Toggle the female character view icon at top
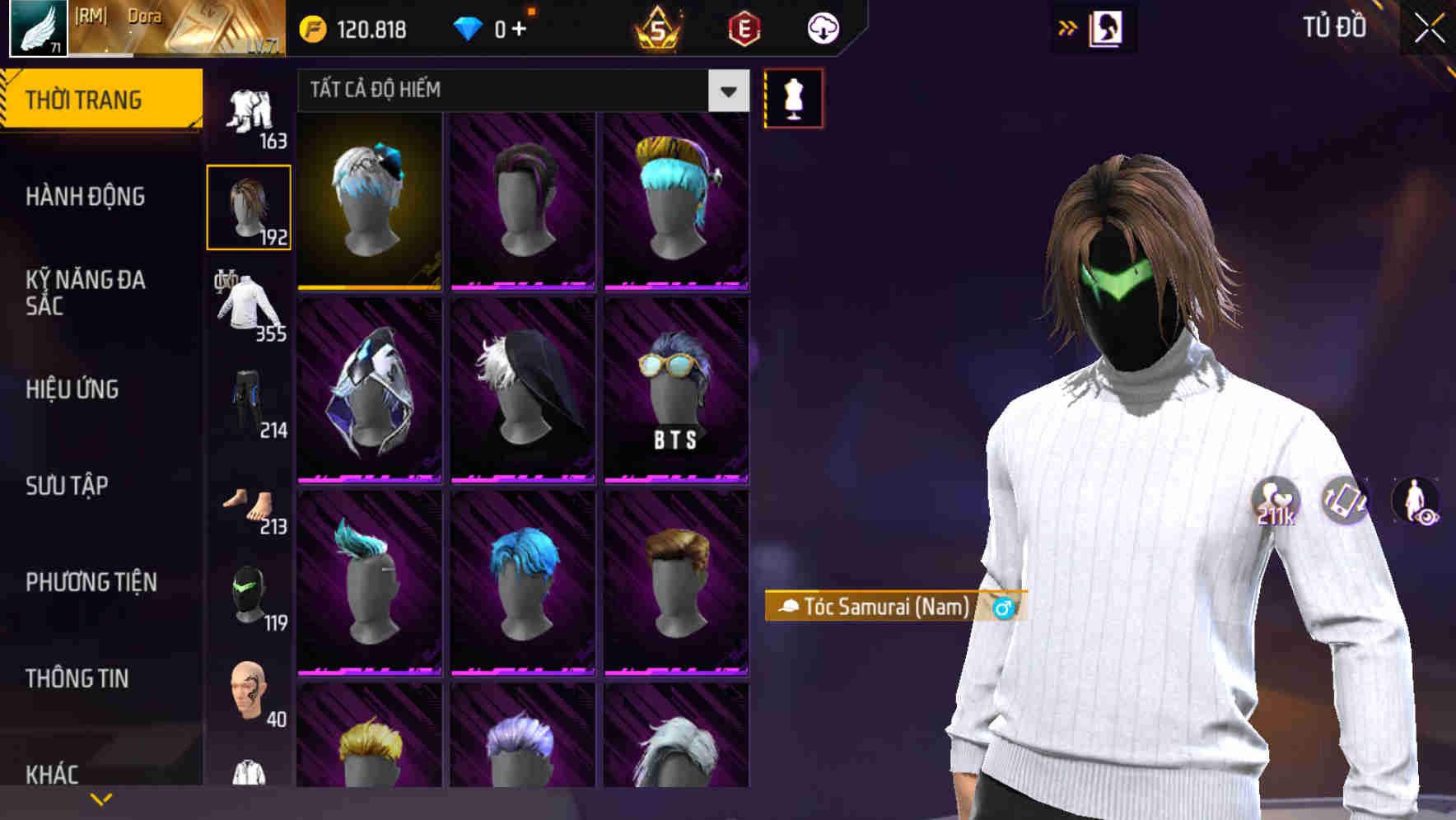The width and height of the screenshot is (1456, 820). (1108, 27)
